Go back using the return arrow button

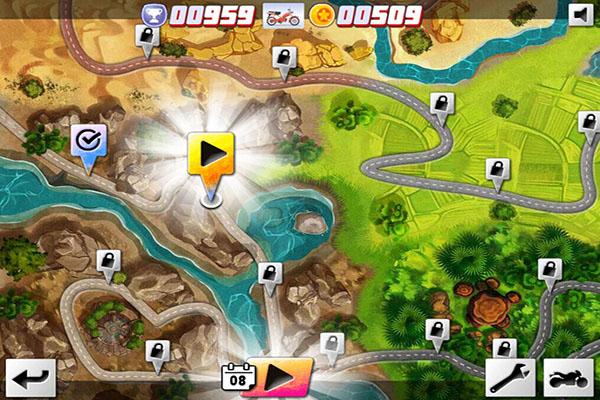[30, 378]
